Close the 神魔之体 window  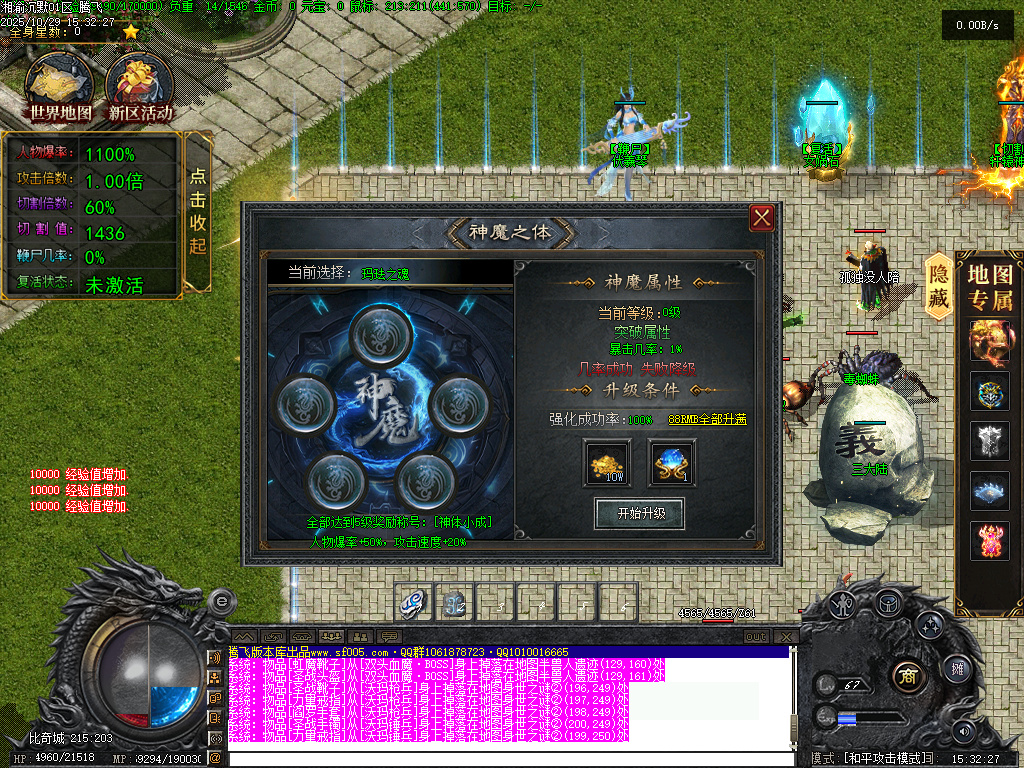point(762,217)
